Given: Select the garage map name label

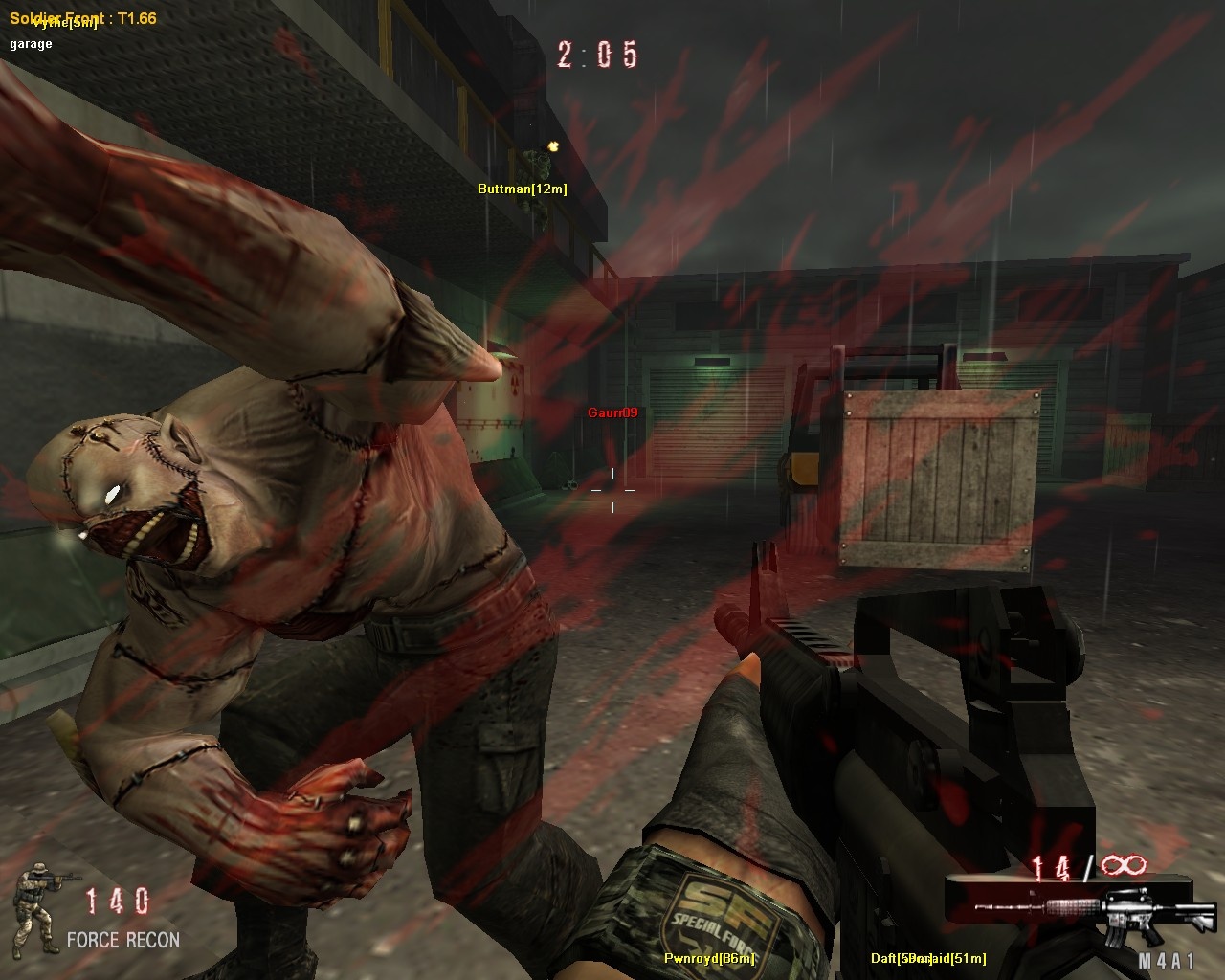Looking at the screenshot, I should 29,42.
